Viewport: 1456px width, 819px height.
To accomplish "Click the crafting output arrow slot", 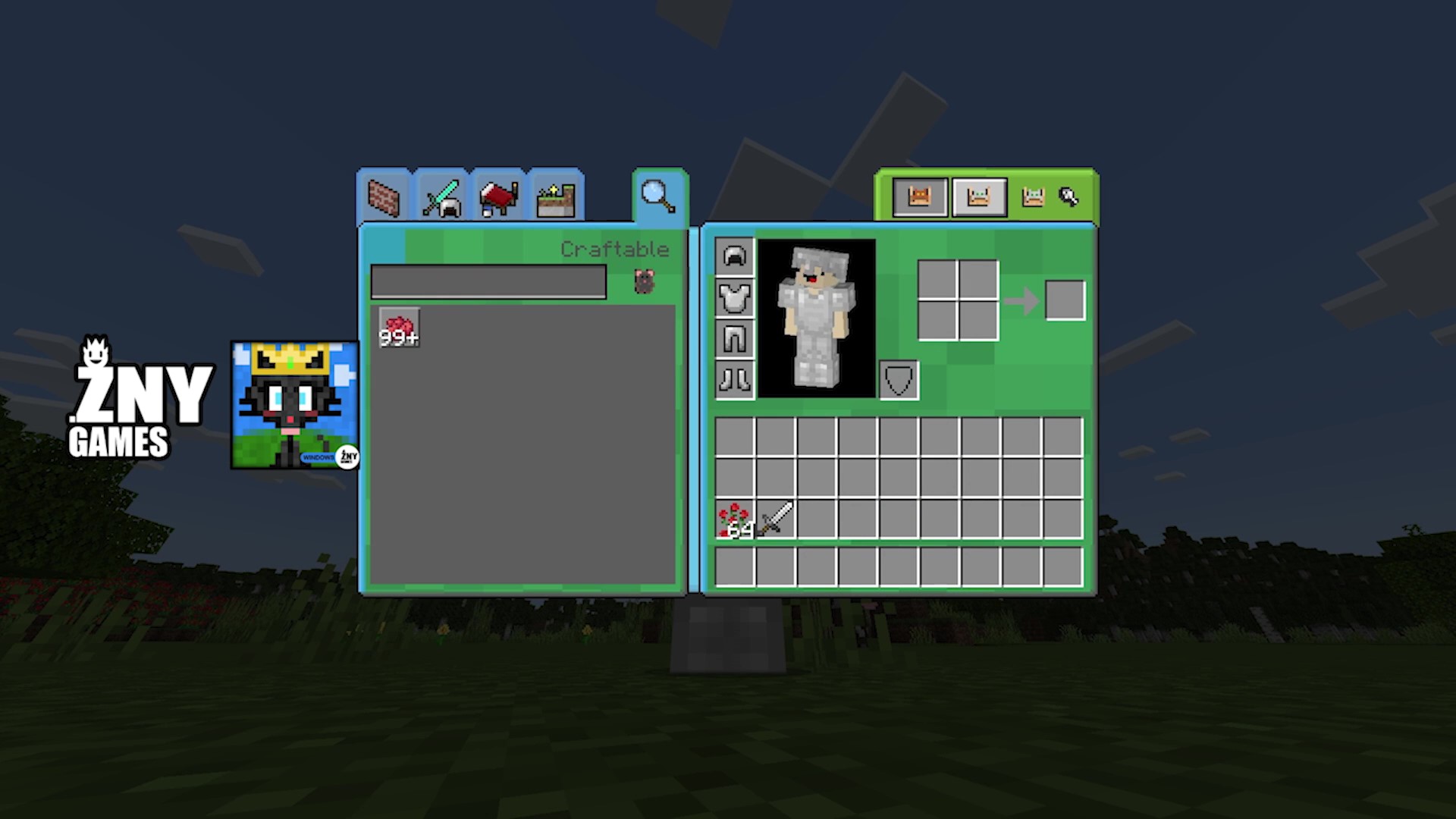I will (x=1065, y=299).
